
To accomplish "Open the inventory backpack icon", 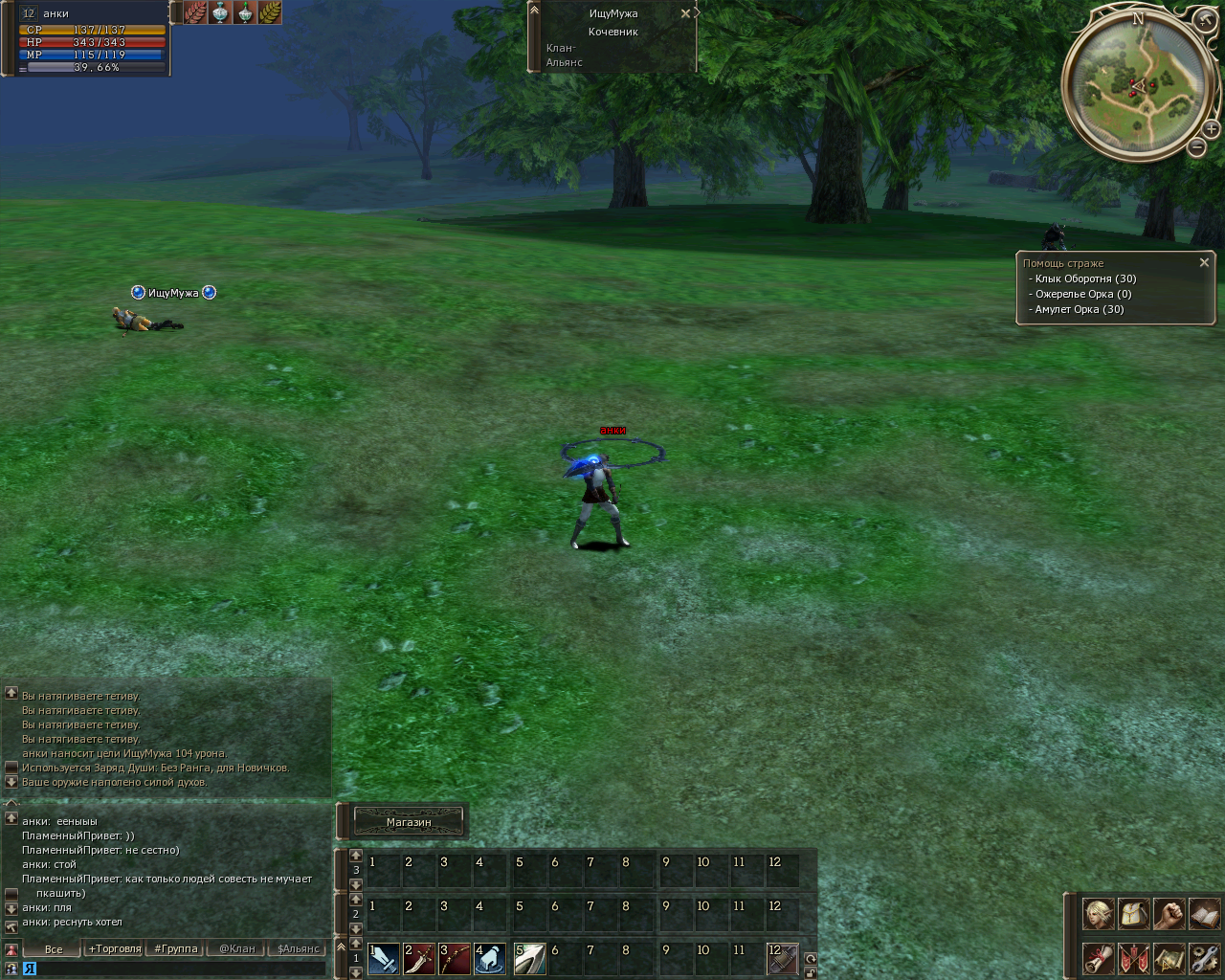I will point(1133,914).
